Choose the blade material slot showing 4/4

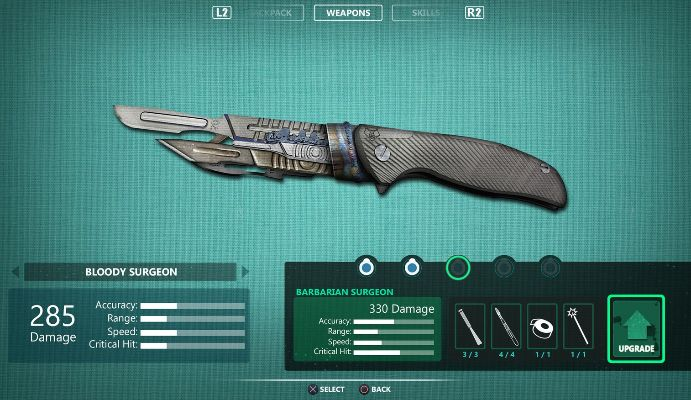(506, 327)
